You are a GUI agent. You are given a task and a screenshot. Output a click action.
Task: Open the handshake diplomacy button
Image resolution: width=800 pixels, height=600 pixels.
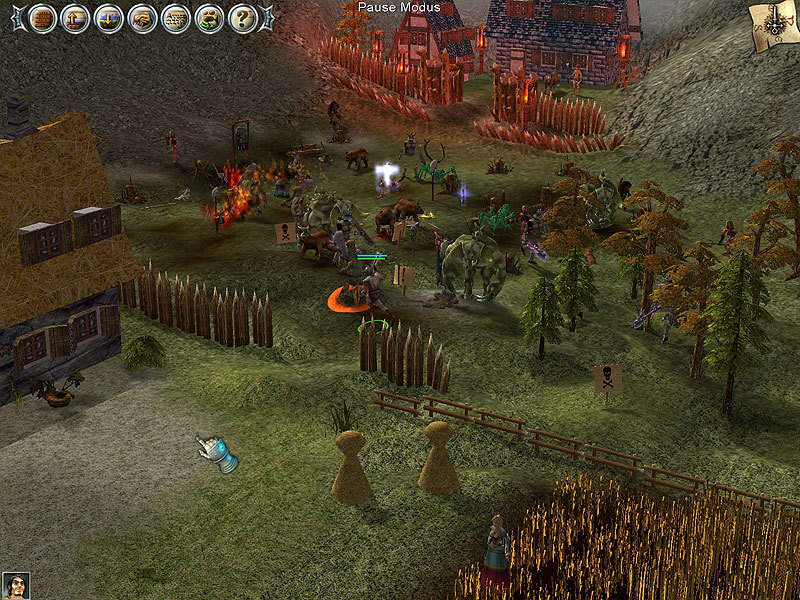pyautogui.click(x=142, y=18)
